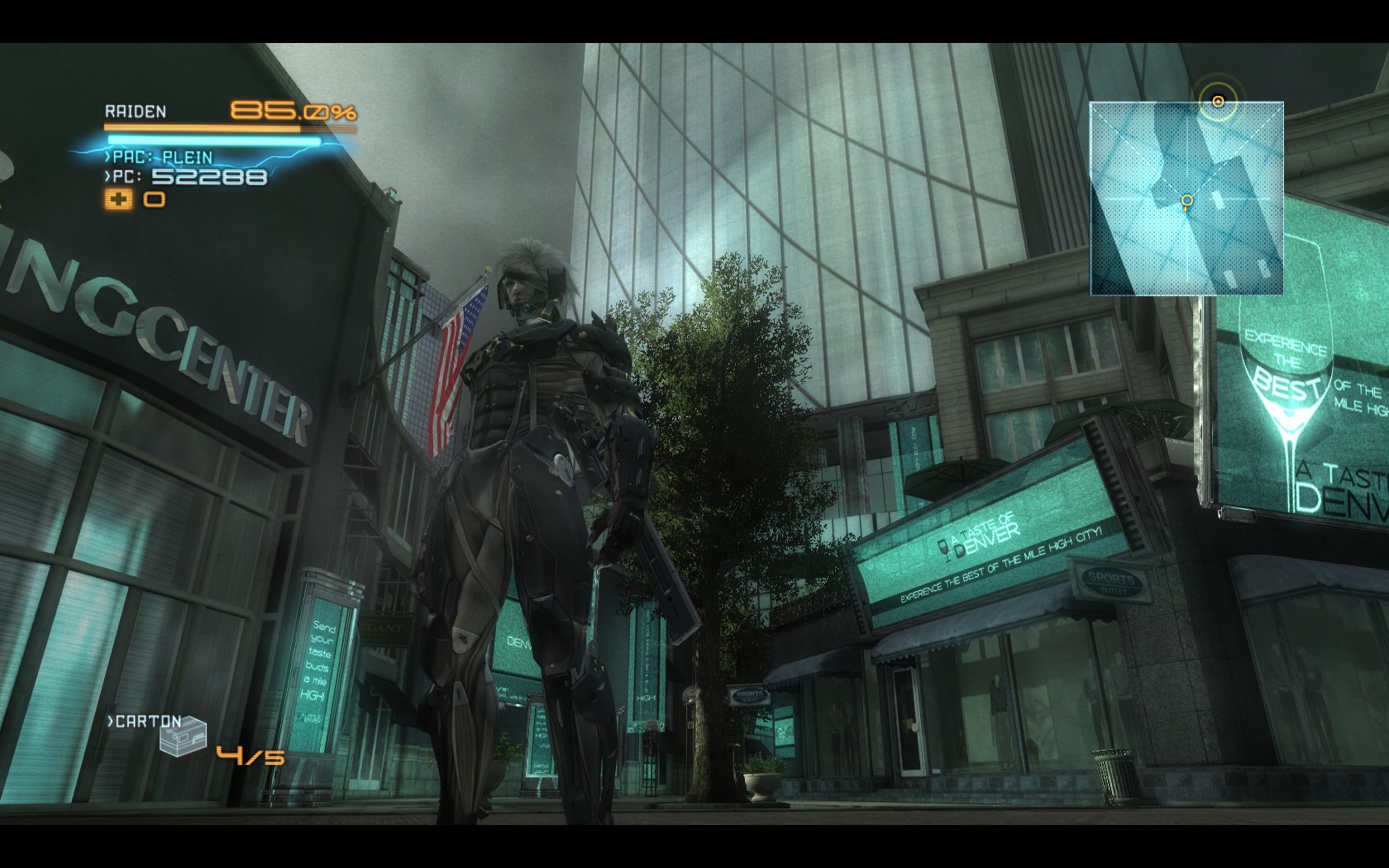Click the circled objective marker above the minimap
Viewport: 1389px width, 868px height.
(x=1218, y=102)
